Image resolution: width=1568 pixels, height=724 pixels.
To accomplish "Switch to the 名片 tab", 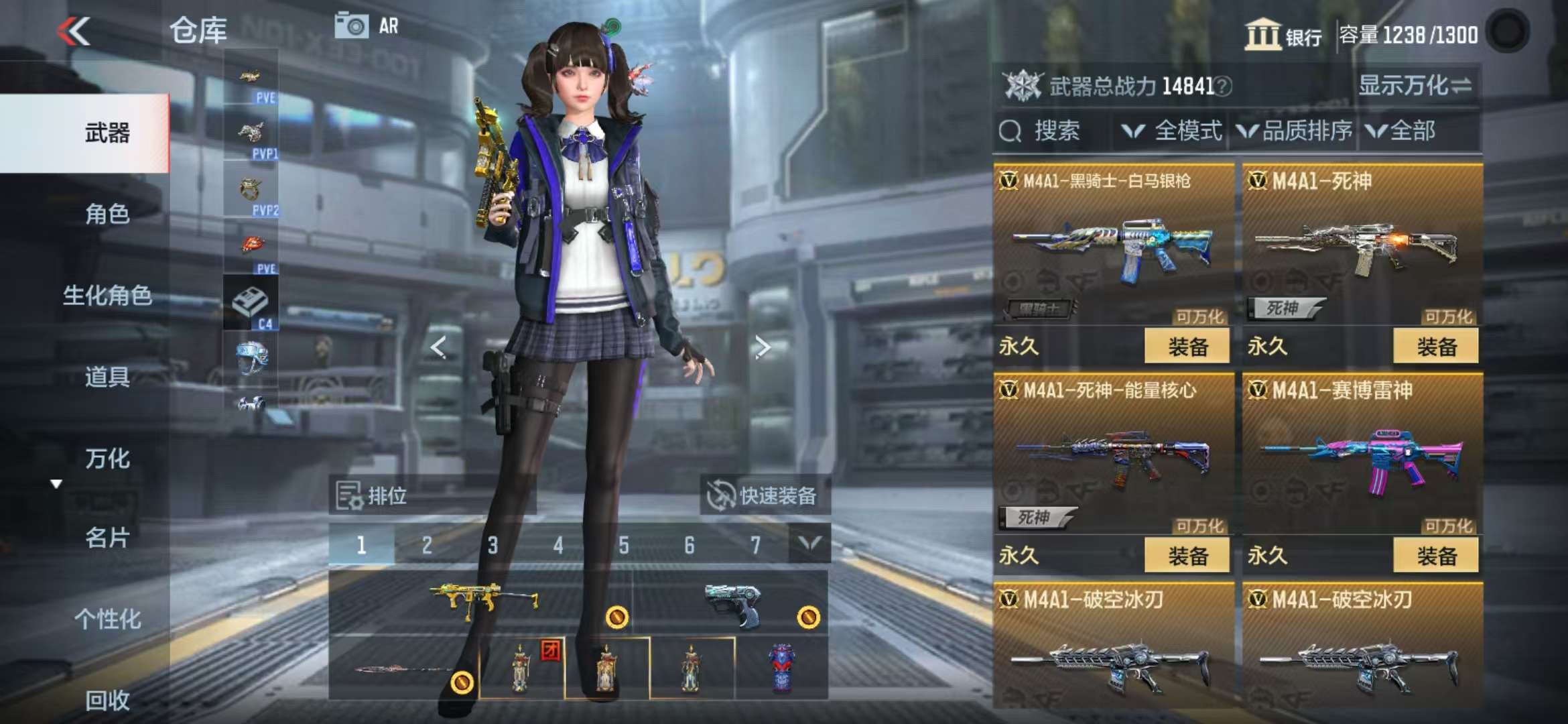I will pos(107,538).
